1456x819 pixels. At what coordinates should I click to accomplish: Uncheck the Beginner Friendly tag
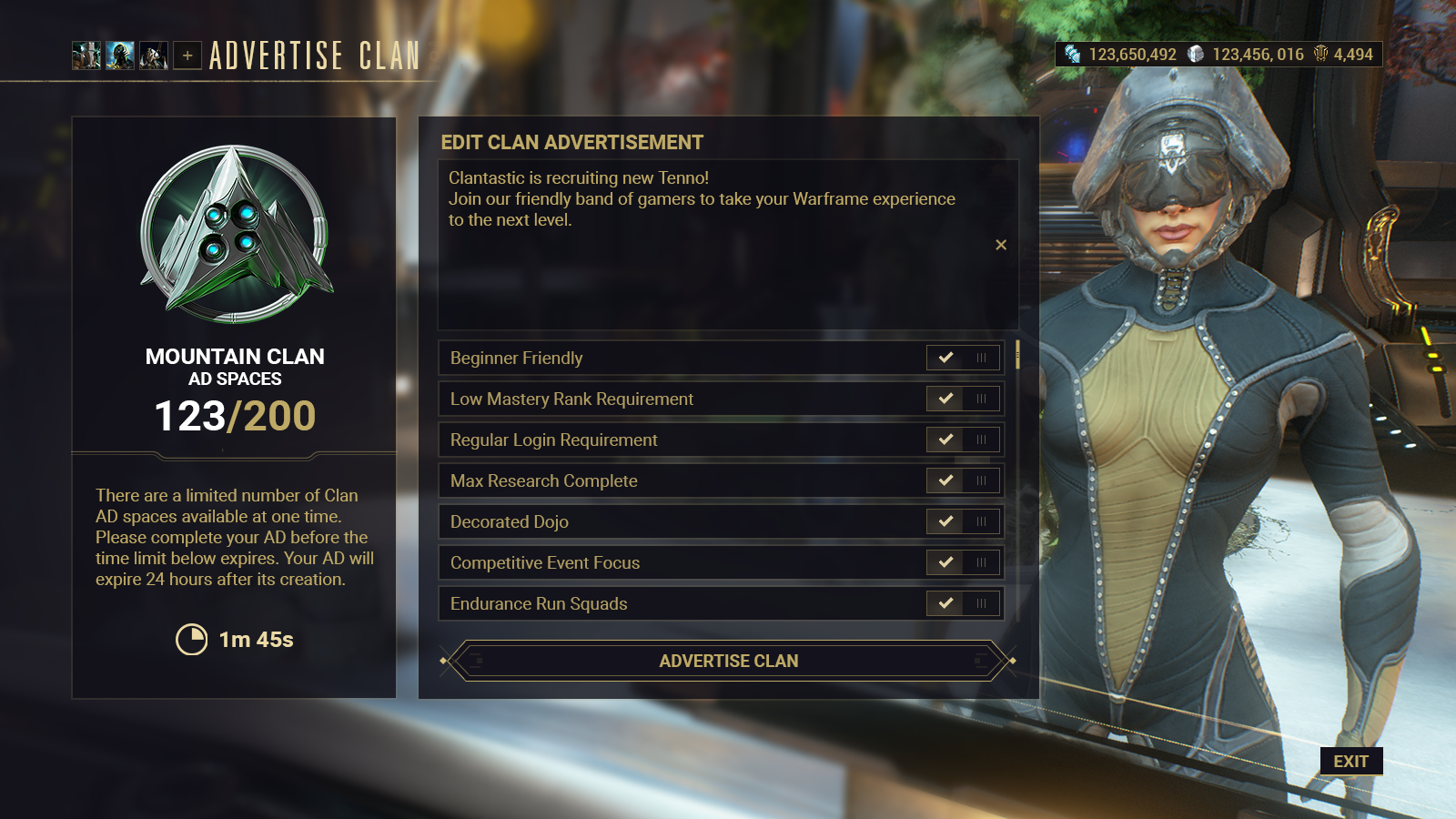pyautogui.click(x=946, y=358)
